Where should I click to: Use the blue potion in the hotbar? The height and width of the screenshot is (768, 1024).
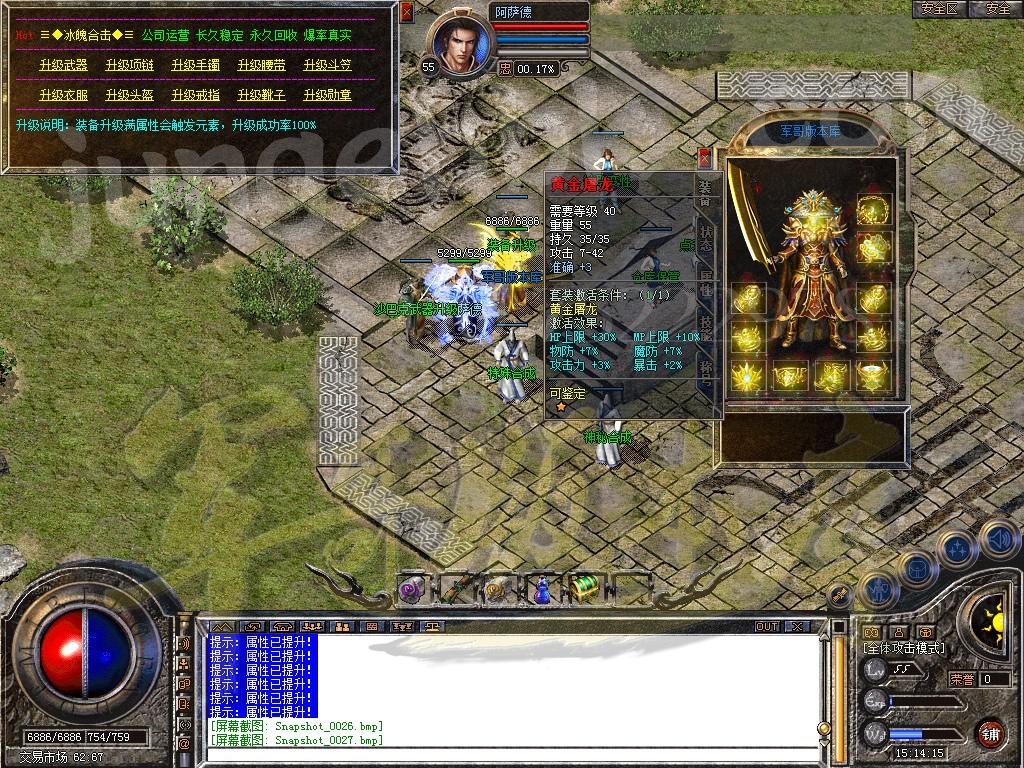tap(541, 590)
